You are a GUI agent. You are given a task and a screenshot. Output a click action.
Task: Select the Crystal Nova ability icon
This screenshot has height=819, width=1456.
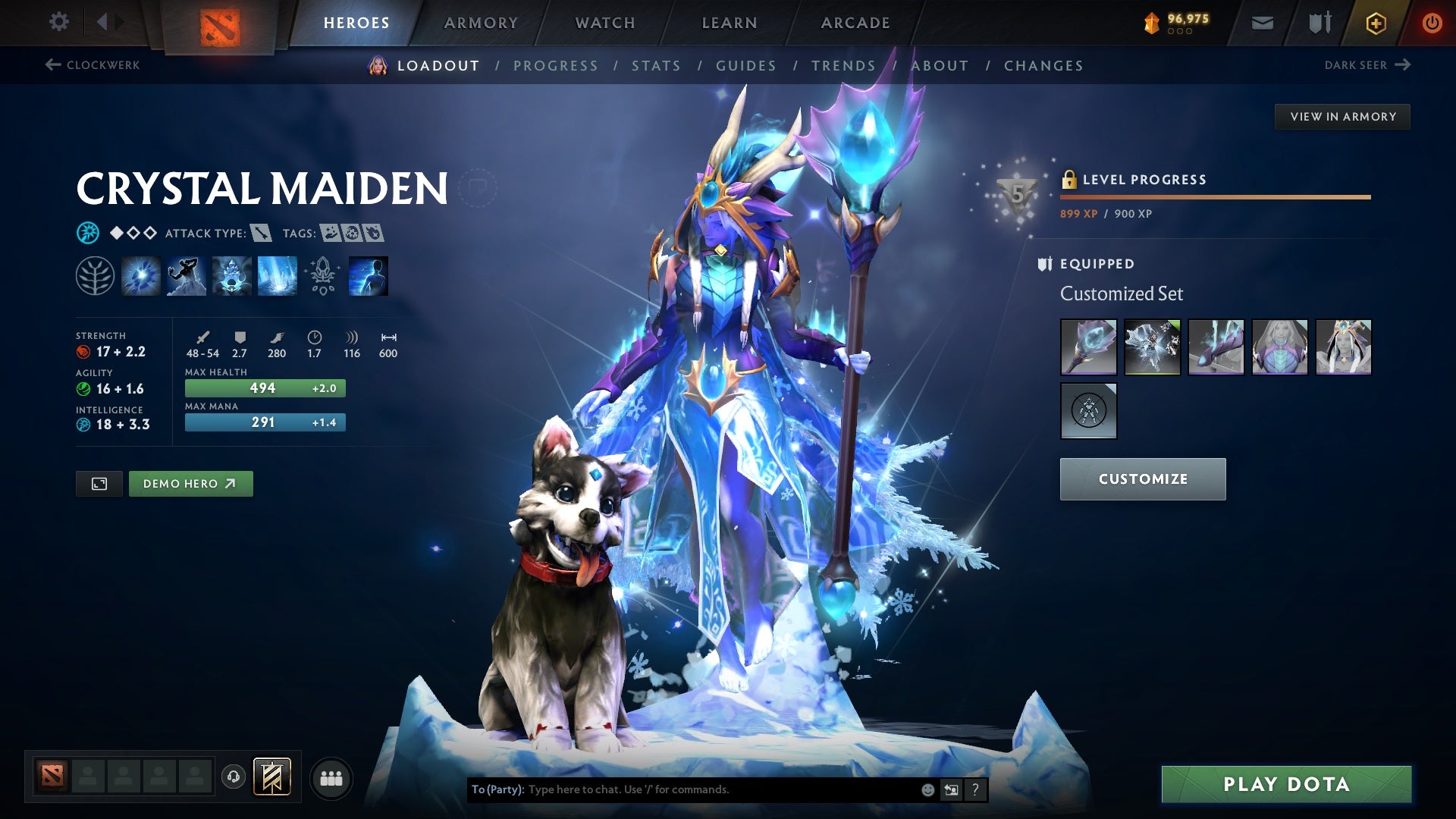click(x=140, y=275)
